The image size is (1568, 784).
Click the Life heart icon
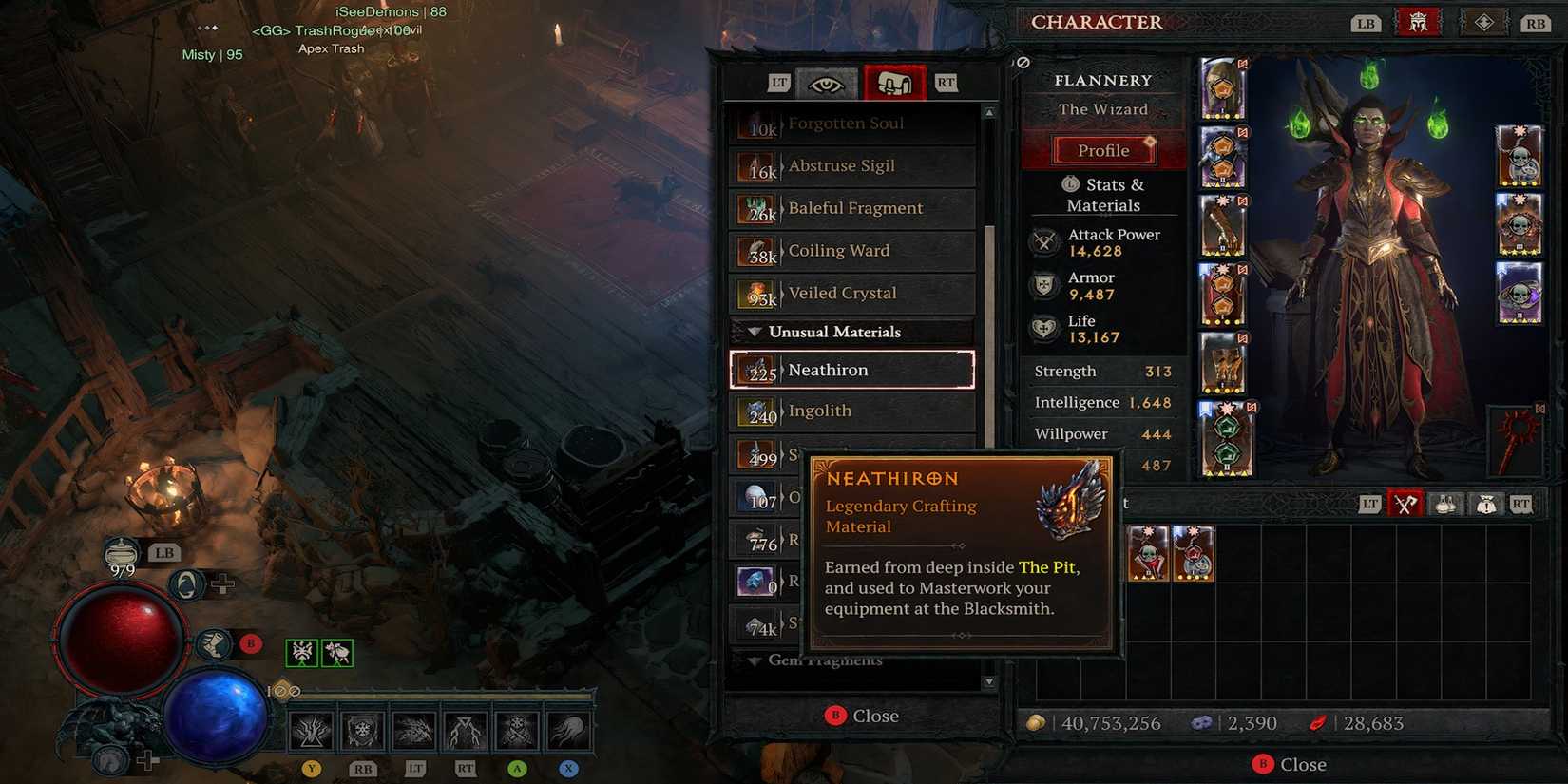pyautogui.click(x=1045, y=328)
